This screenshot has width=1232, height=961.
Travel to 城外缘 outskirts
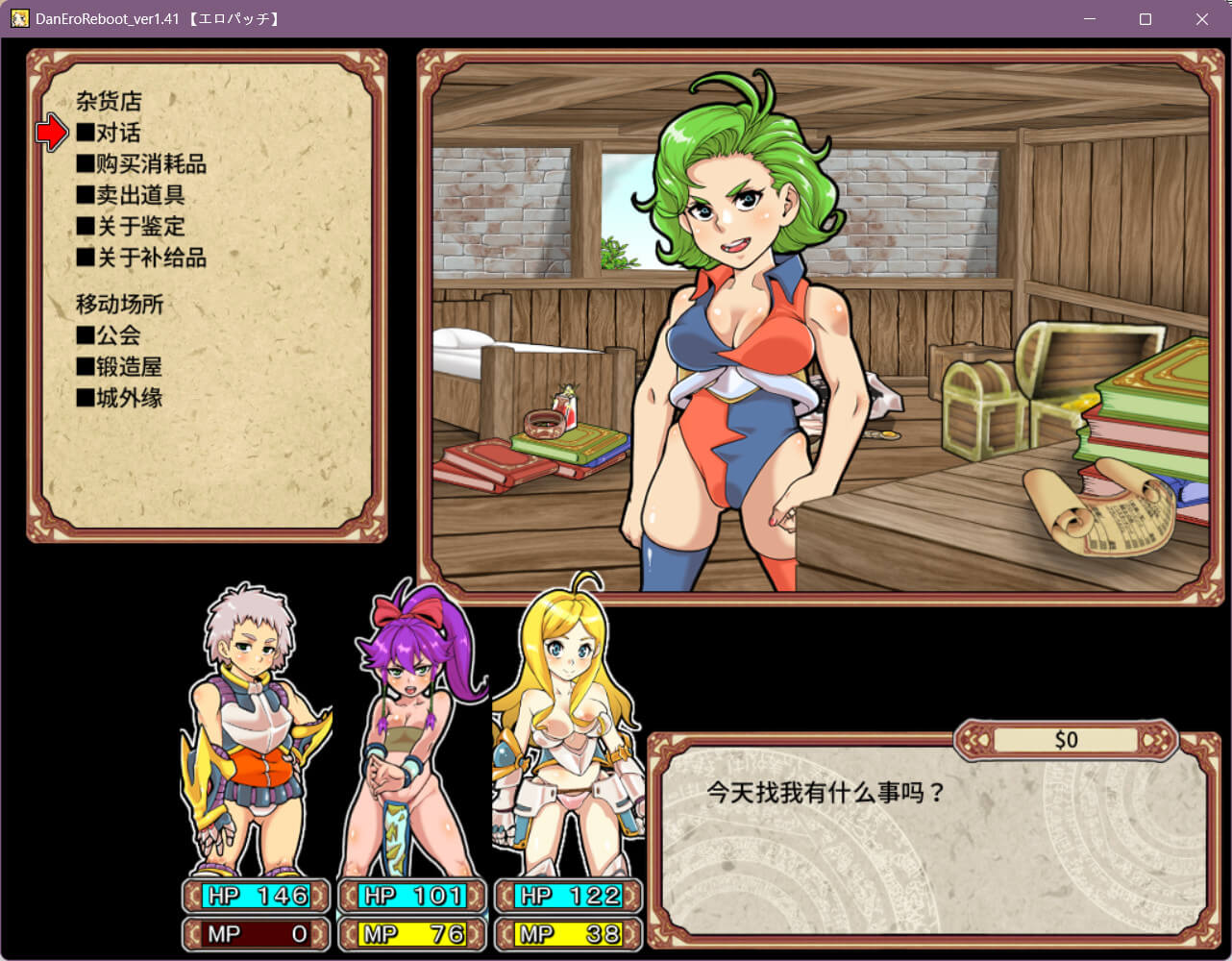[128, 398]
